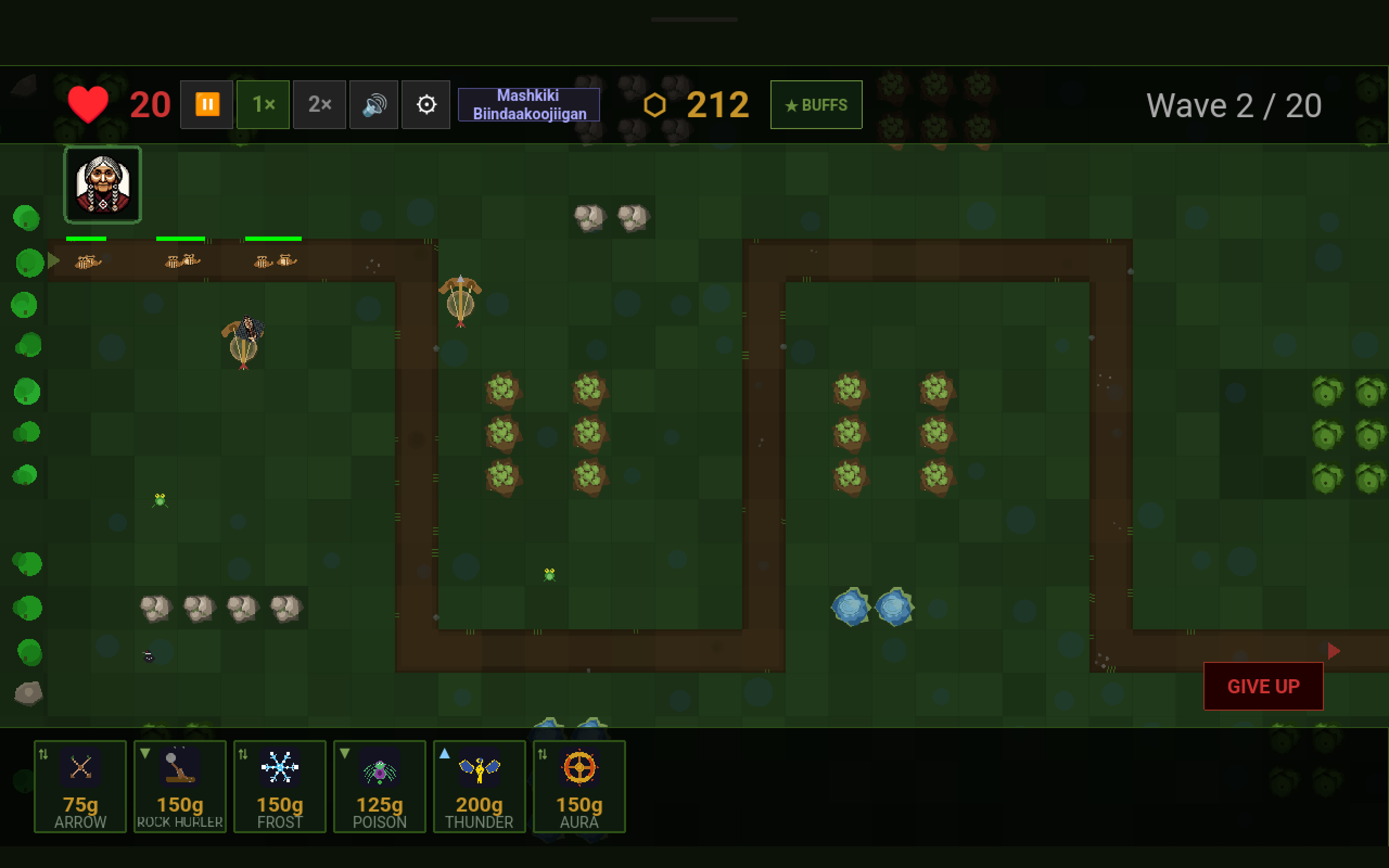Mute the game sound
This screenshot has width=1389, height=868.
(373, 105)
